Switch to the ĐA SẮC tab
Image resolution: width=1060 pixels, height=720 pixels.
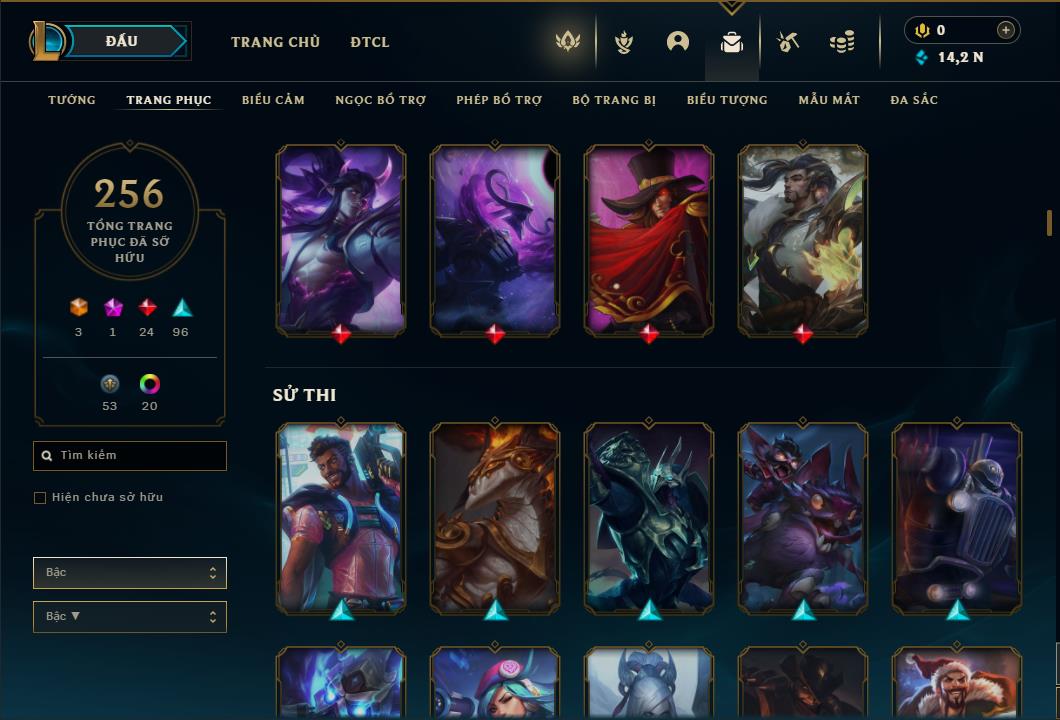coord(914,100)
